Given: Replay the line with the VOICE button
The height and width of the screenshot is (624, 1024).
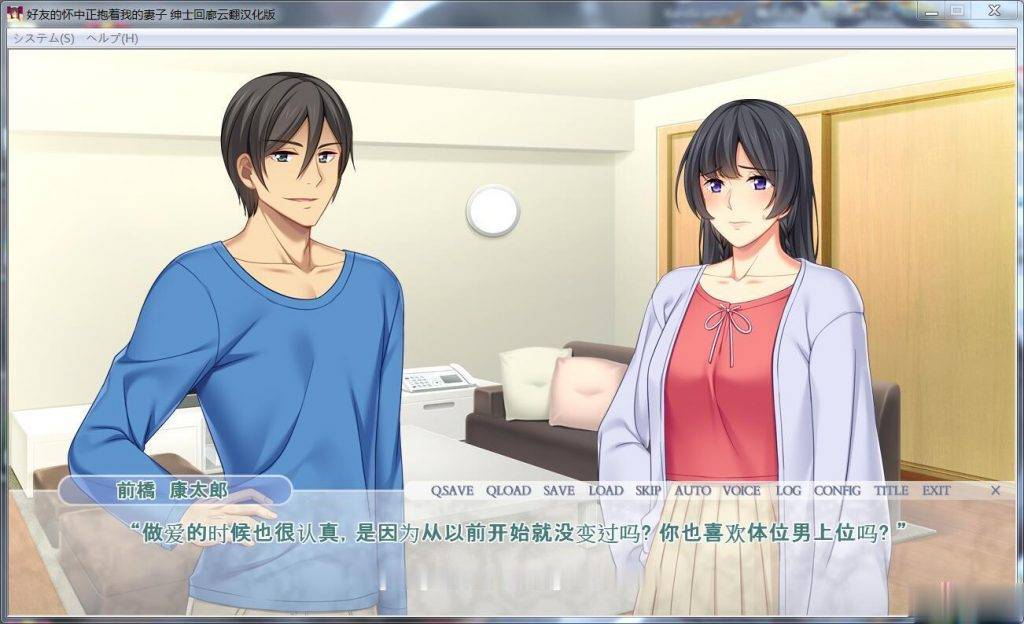Looking at the screenshot, I should [741, 491].
